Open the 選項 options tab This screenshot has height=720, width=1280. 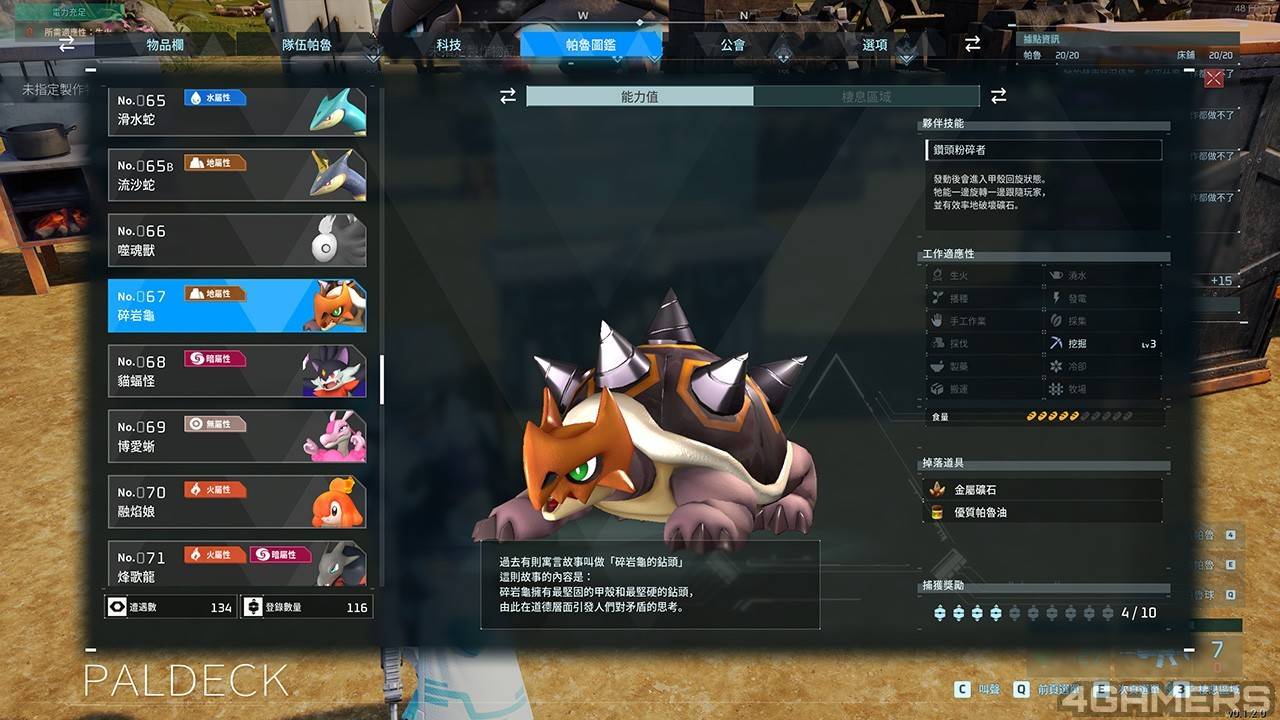pyautogui.click(x=875, y=45)
